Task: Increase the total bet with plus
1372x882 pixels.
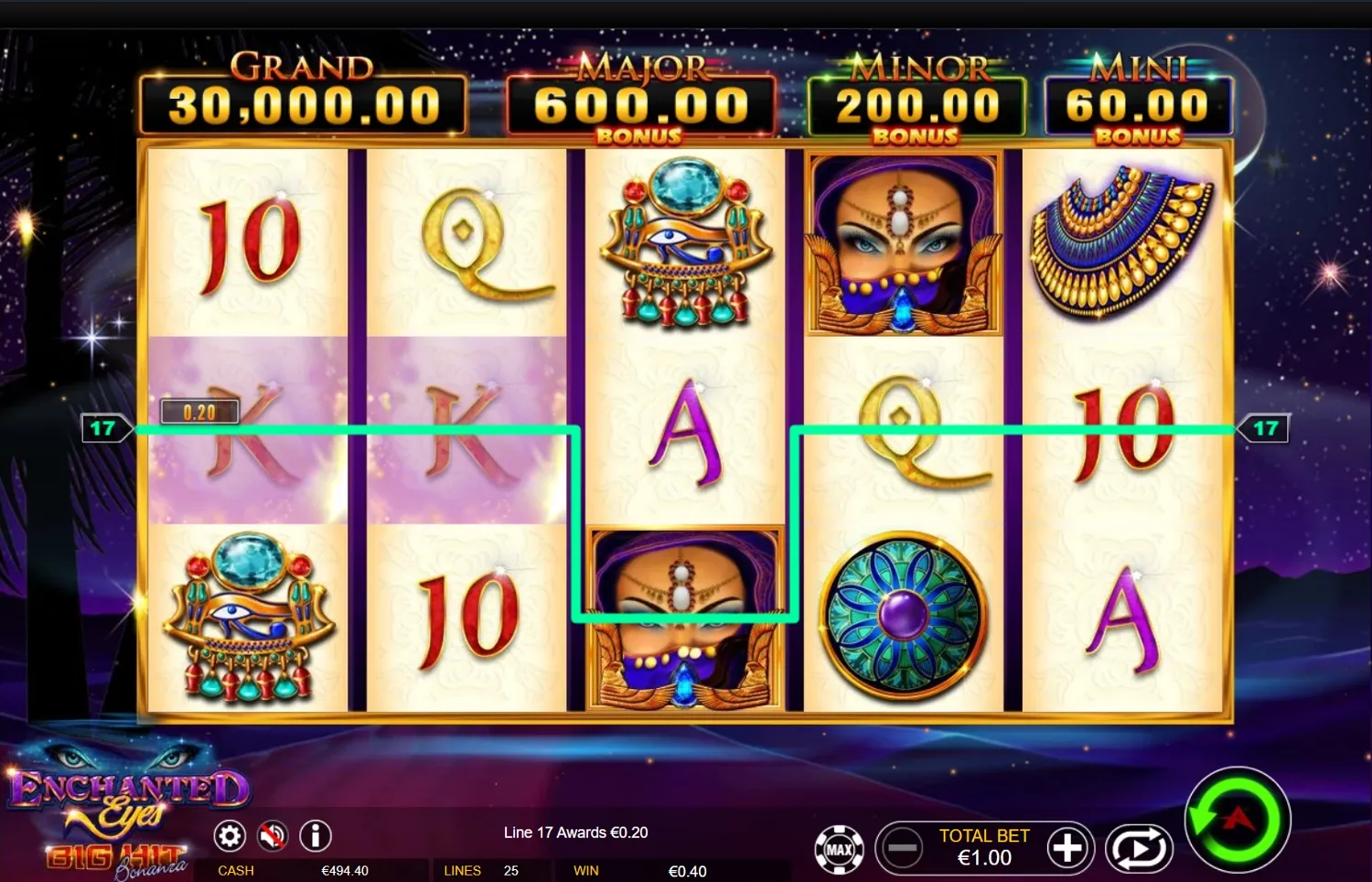Action: pyautogui.click(x=1068, y=848)
